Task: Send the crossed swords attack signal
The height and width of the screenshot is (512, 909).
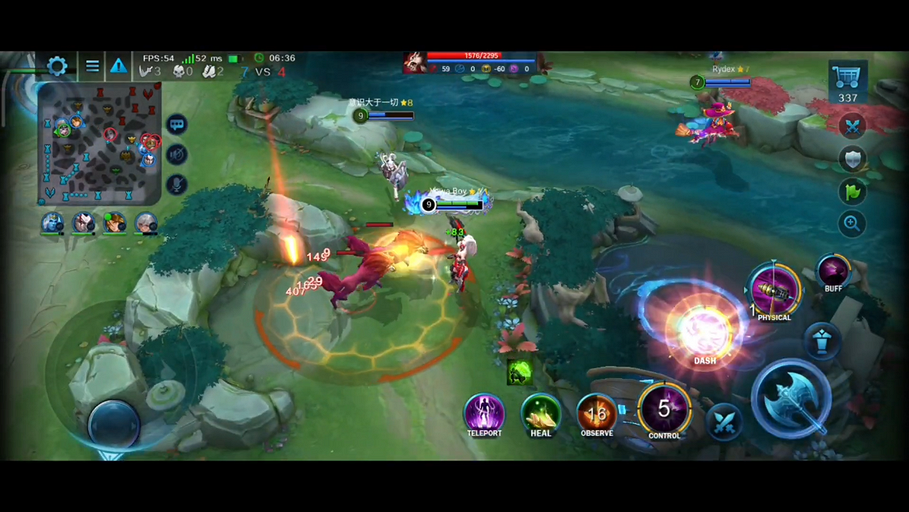Action: pyautogui.click(x=852, y=126)
